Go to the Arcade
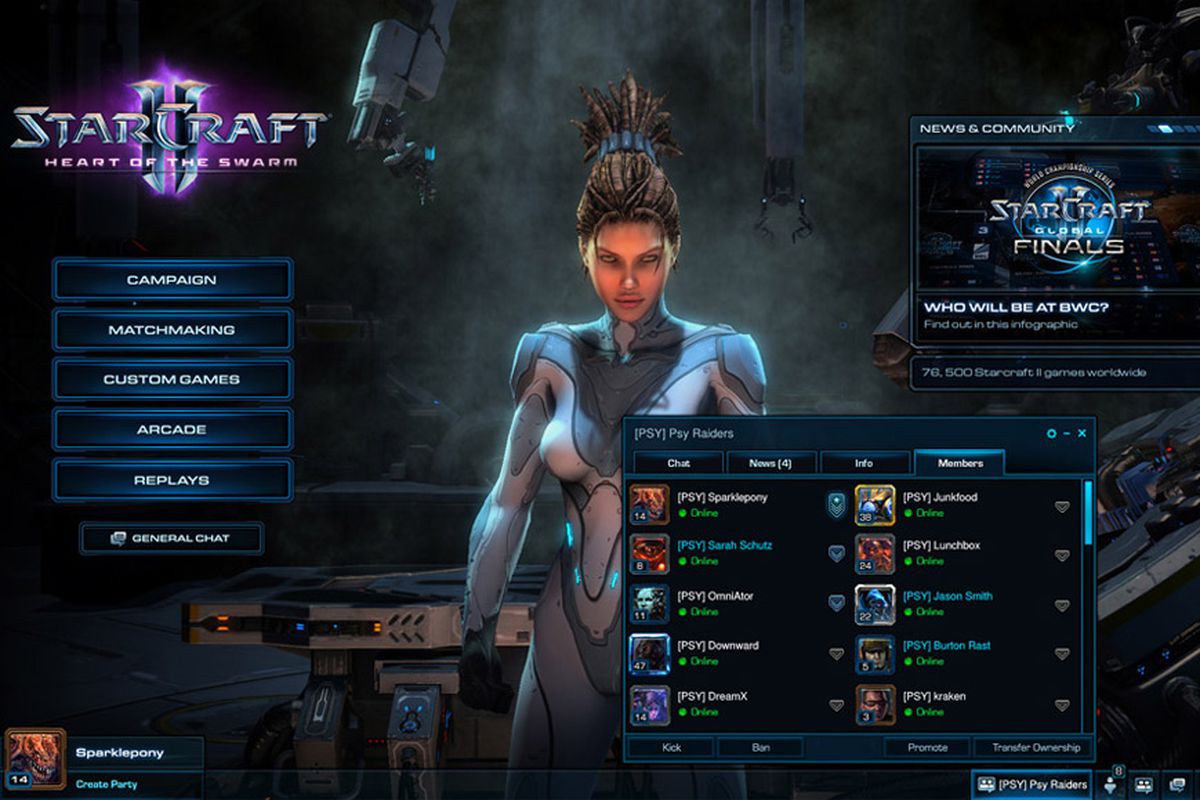 click(x=172, y=430)
